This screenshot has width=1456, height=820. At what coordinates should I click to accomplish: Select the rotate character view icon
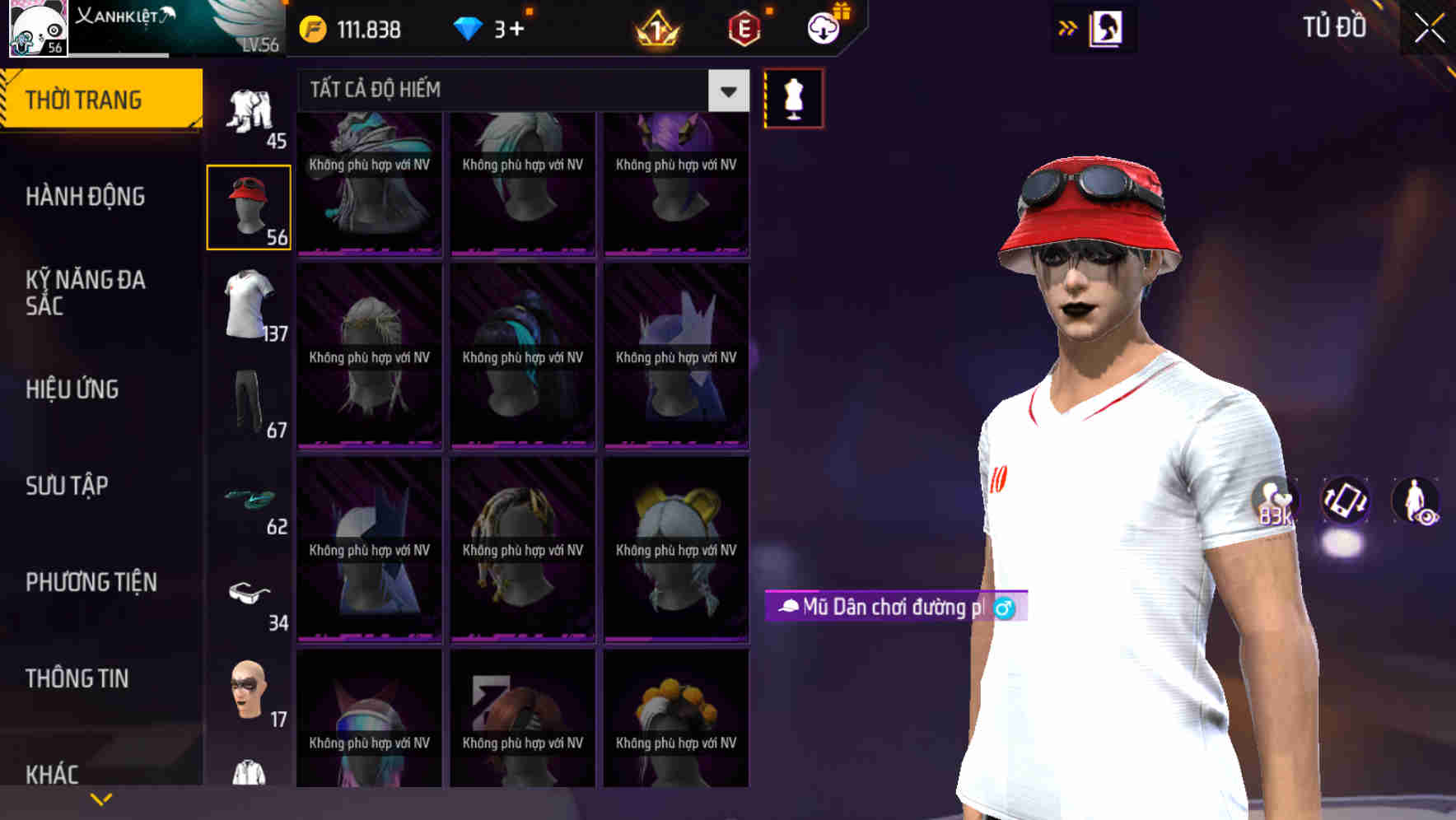[x=1346, y=505]
